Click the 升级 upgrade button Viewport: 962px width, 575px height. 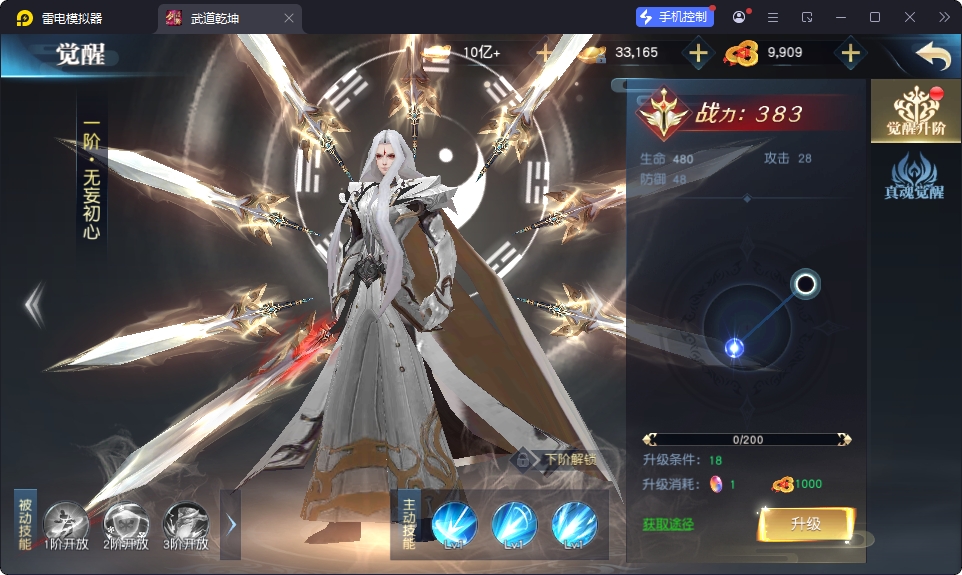click(805, 523)
